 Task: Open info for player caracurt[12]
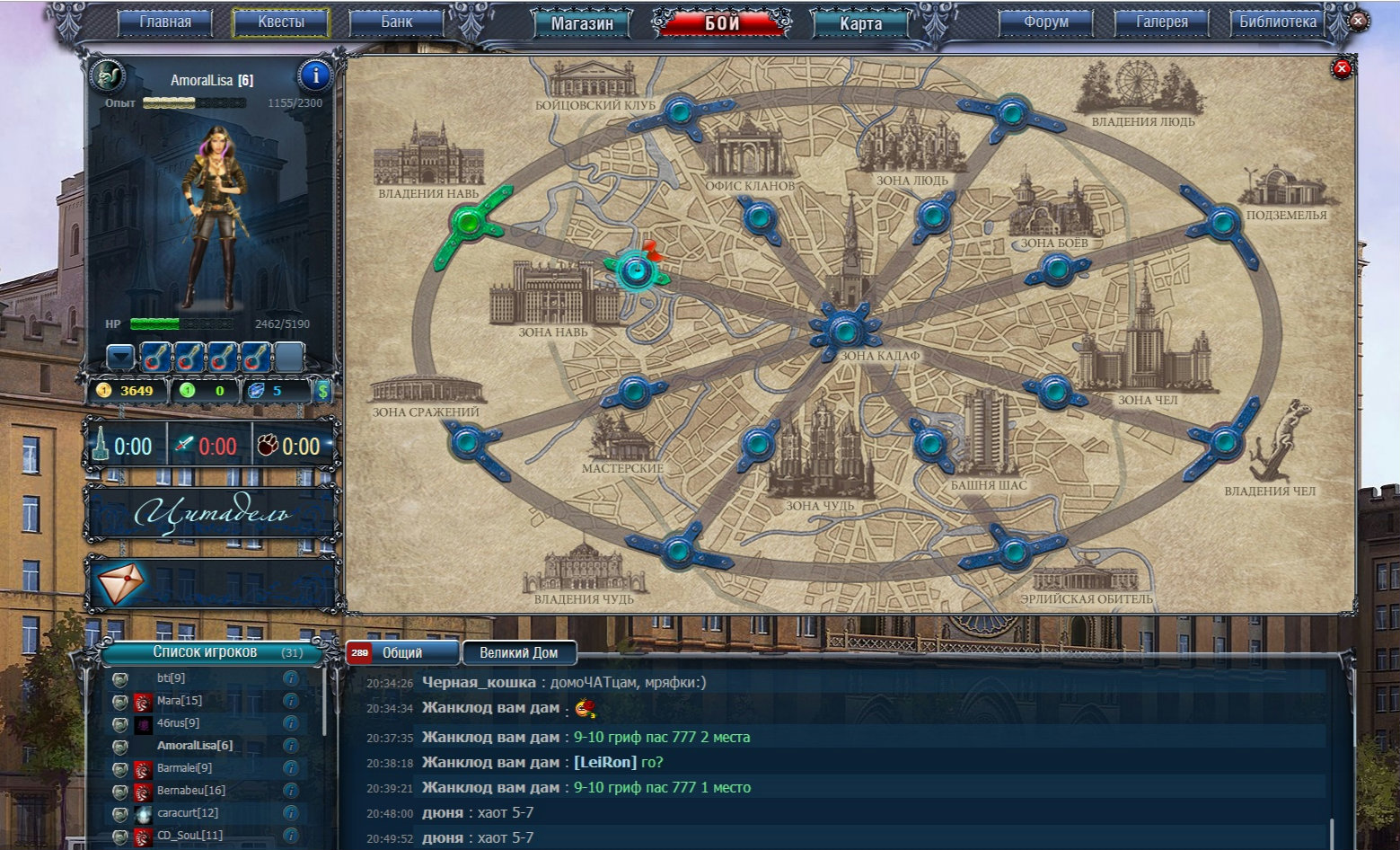[291, 813]
